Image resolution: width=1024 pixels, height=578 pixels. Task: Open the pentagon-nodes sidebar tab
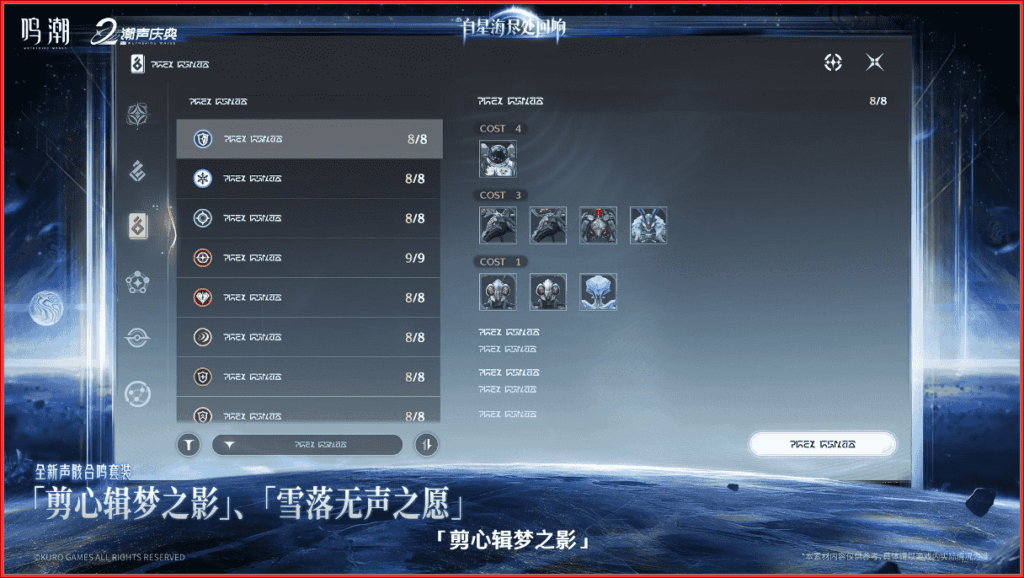click(x=138, y=283)
